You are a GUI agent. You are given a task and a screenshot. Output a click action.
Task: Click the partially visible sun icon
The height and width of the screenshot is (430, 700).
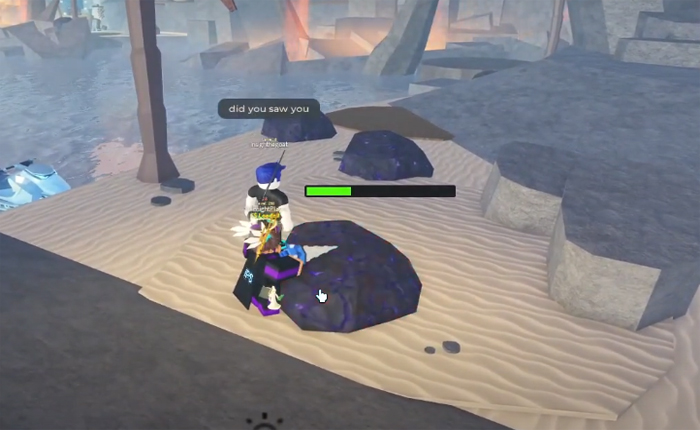pos(263,423)
